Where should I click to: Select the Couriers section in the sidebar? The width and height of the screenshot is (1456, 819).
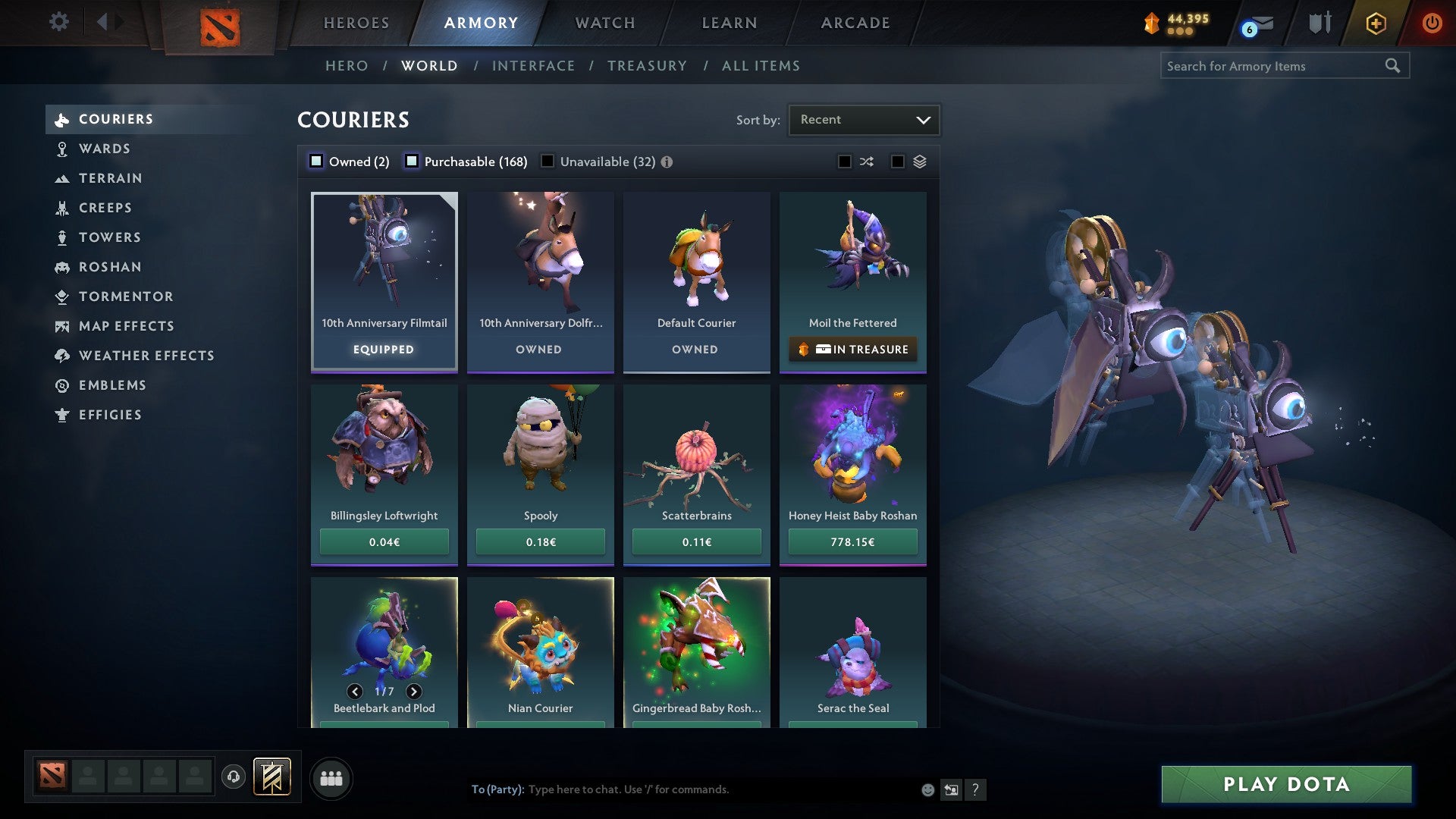pyautogui.click(x=115, y=119)
